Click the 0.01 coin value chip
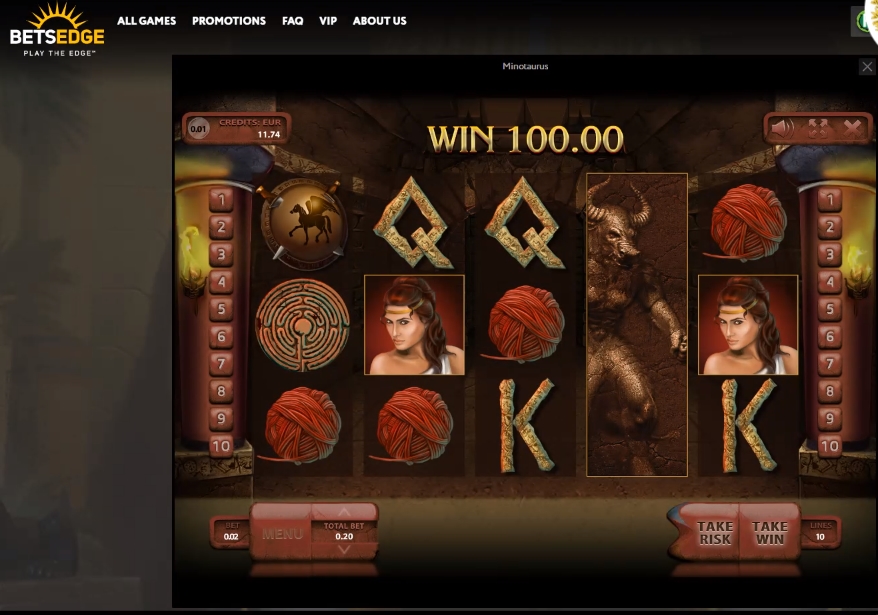 point(199,129)
